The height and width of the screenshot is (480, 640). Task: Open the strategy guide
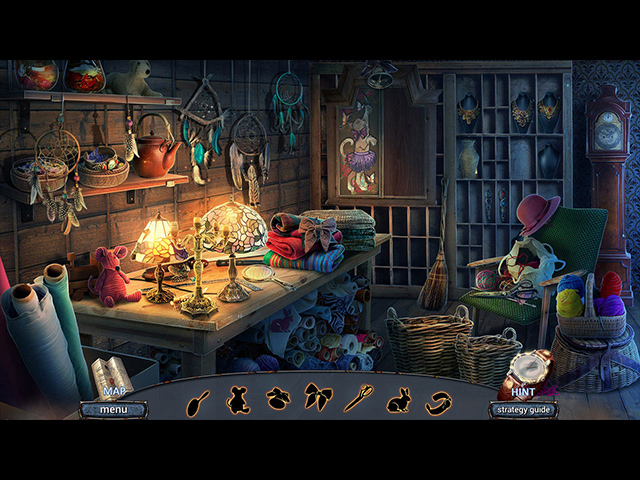pos(523,409)
